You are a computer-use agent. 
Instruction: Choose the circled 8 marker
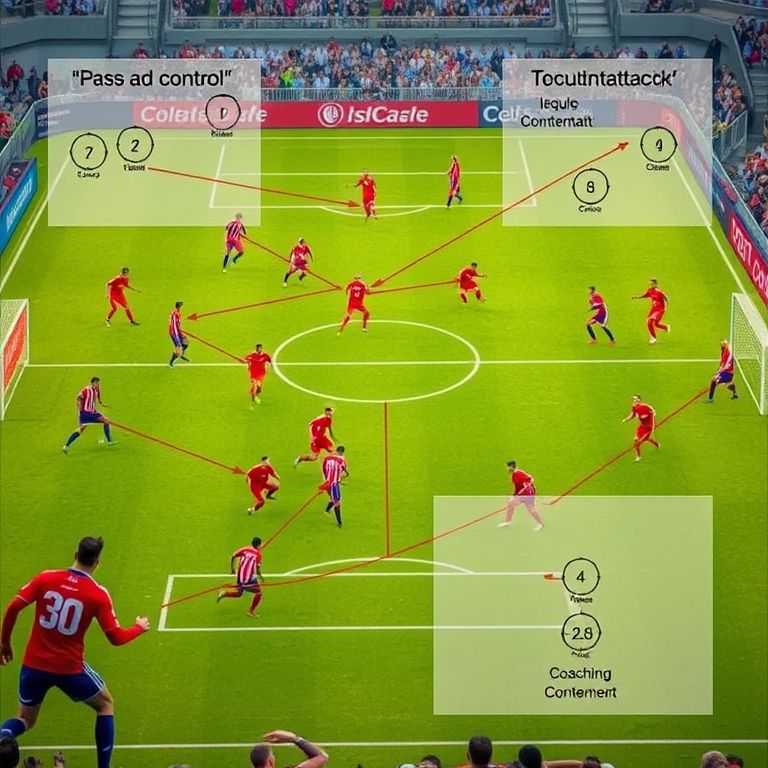[590, 186]
